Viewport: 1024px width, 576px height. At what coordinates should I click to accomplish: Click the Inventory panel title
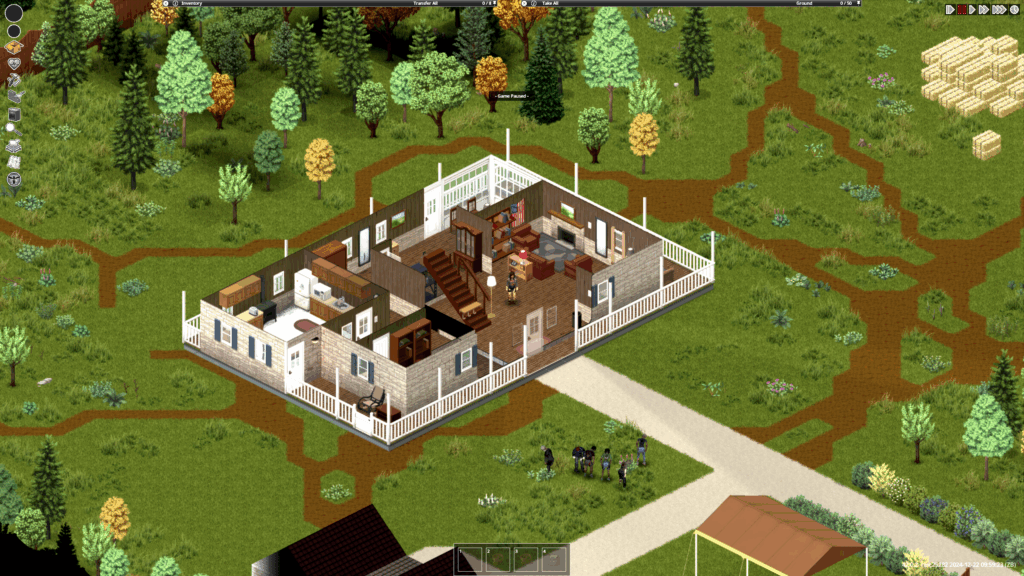[191, 4]
